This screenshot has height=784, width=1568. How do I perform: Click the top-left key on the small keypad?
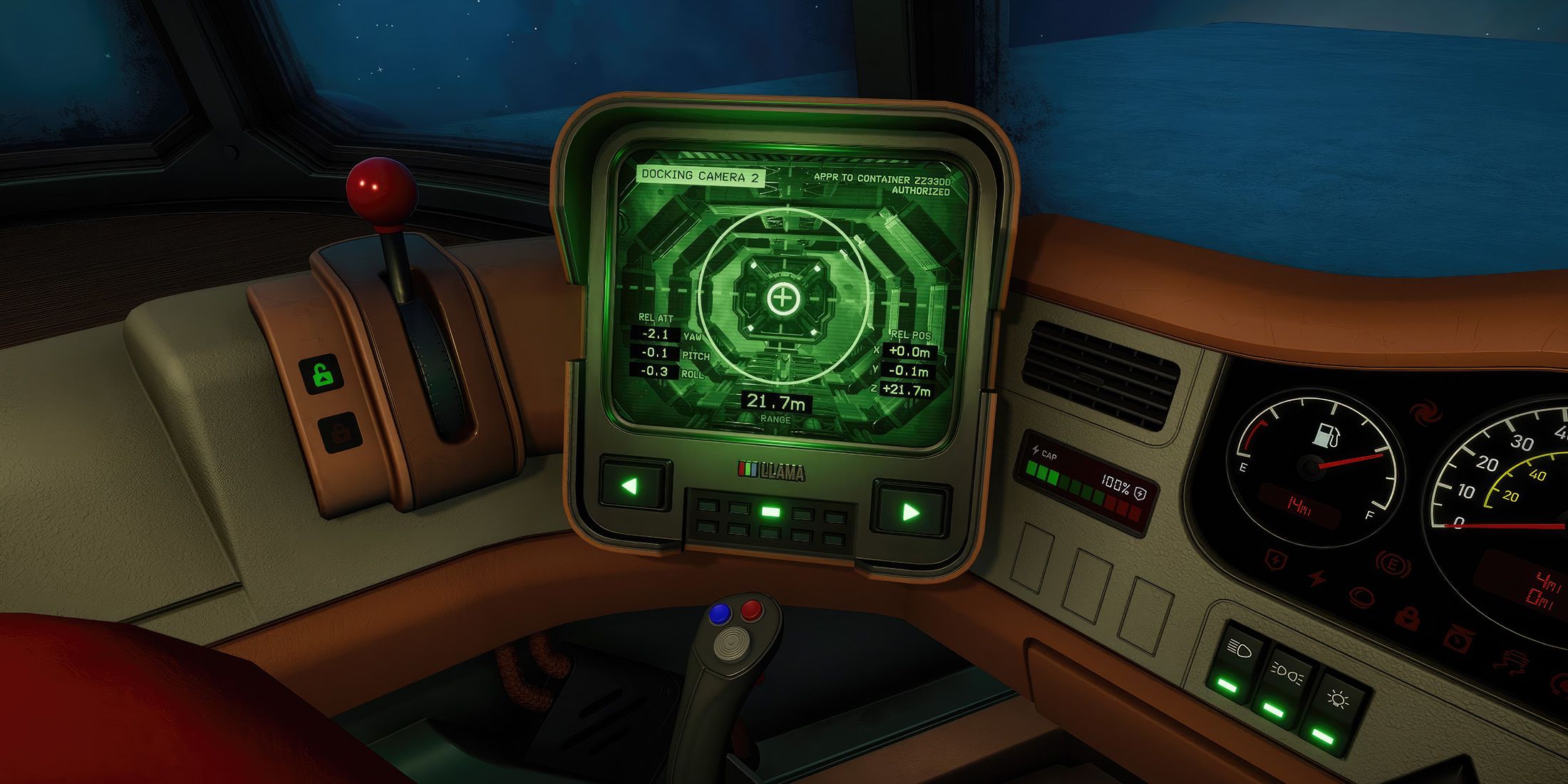pyautogui.click(x=708, y=506)
